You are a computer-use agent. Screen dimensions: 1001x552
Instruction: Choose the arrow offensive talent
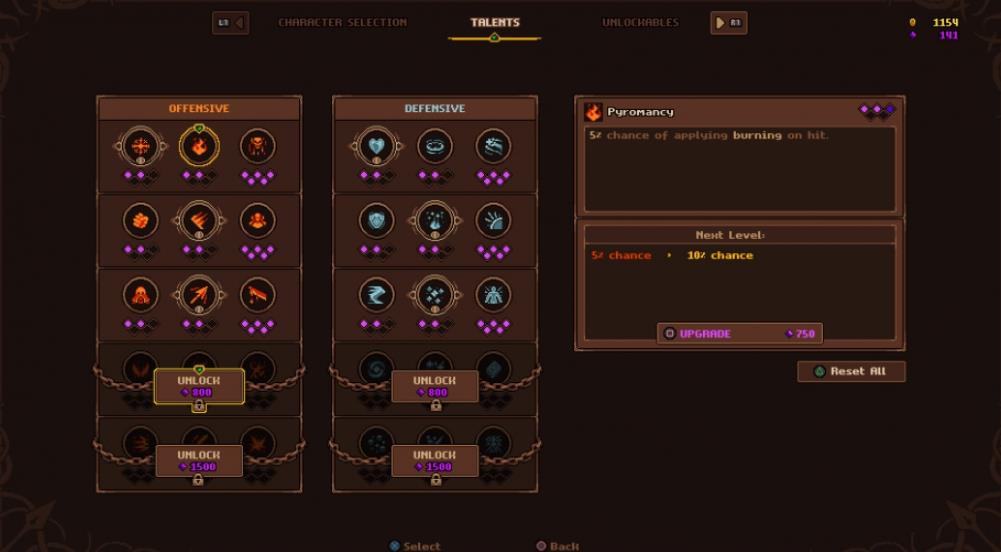(x=199, y=294)
